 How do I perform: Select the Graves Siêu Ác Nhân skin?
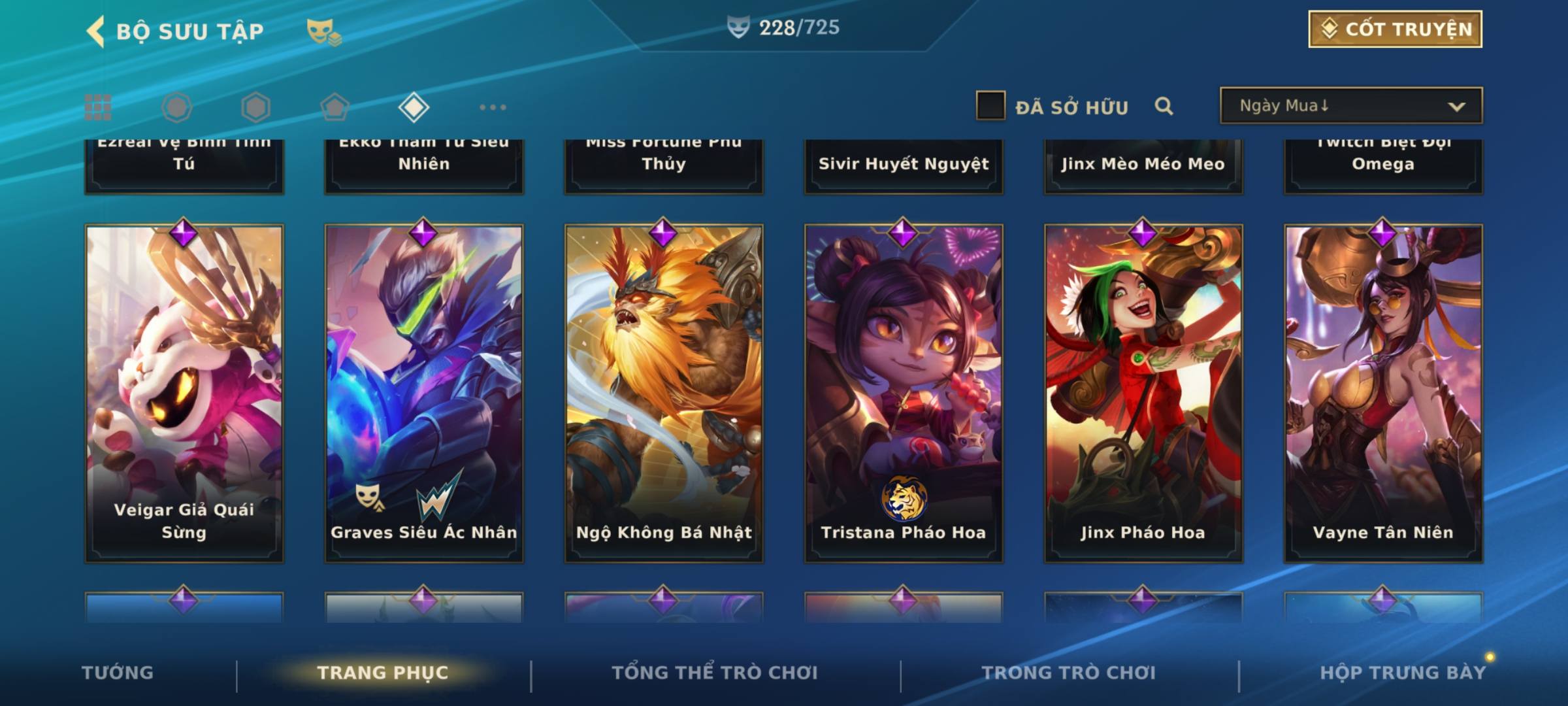click(x=424, y=392)
